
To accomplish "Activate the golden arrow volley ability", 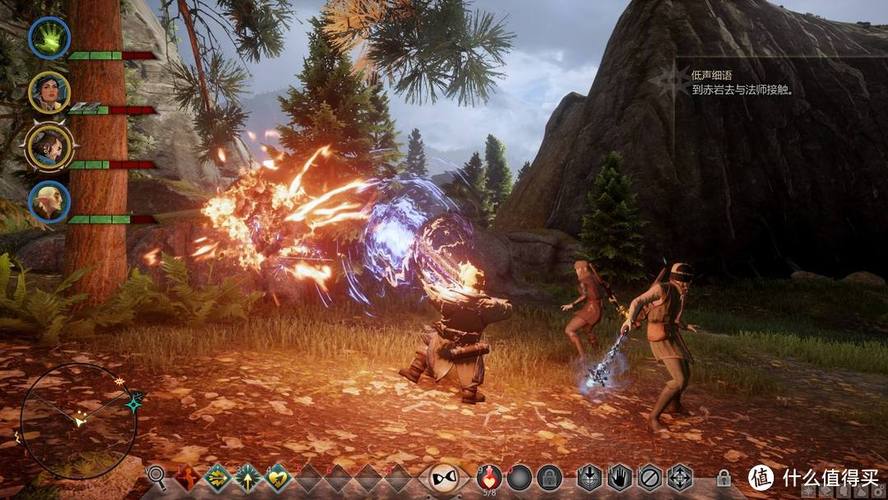I will [x=217, y=477].
